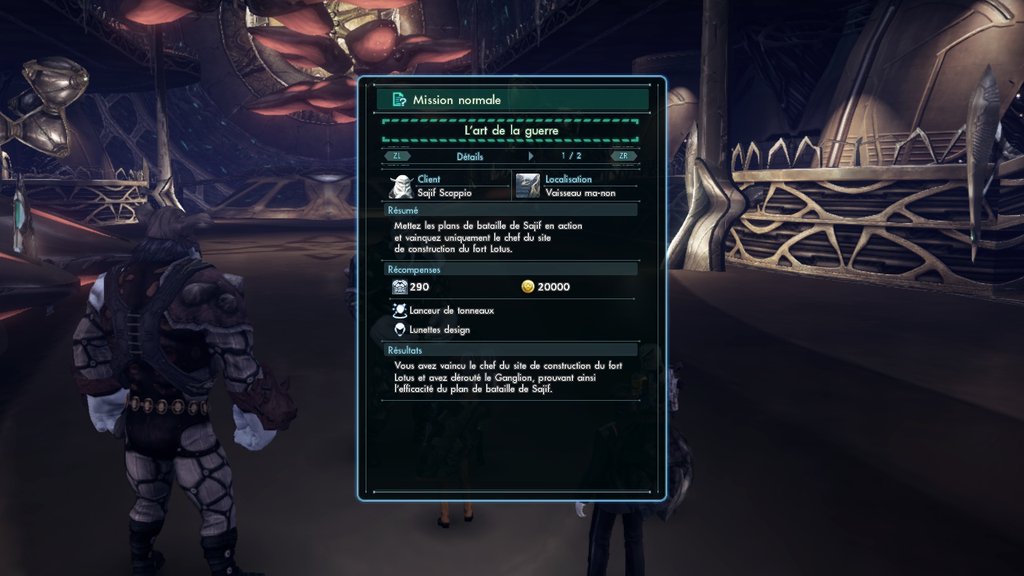1024x576 pixels.
Task: Click the L'art de la guerre mission title
Action: (510, 130)
